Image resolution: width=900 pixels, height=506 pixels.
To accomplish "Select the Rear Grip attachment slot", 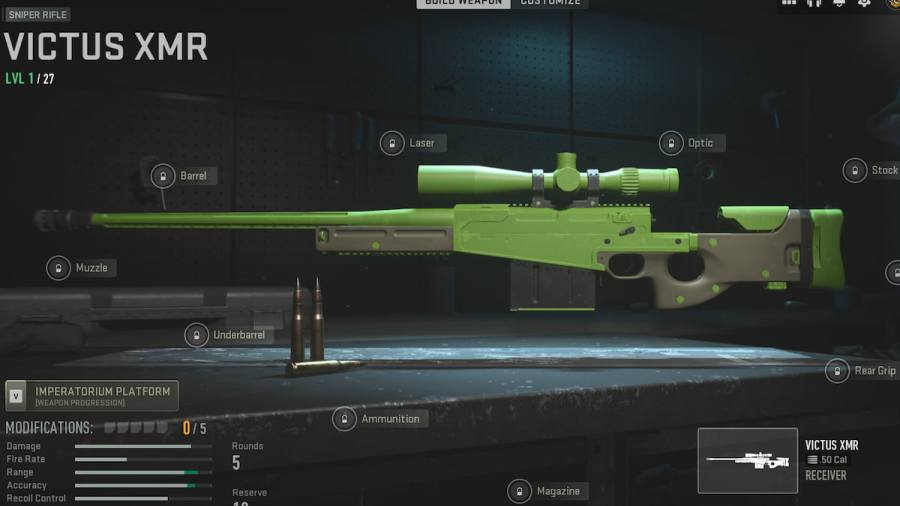I will tap(862, 371).
